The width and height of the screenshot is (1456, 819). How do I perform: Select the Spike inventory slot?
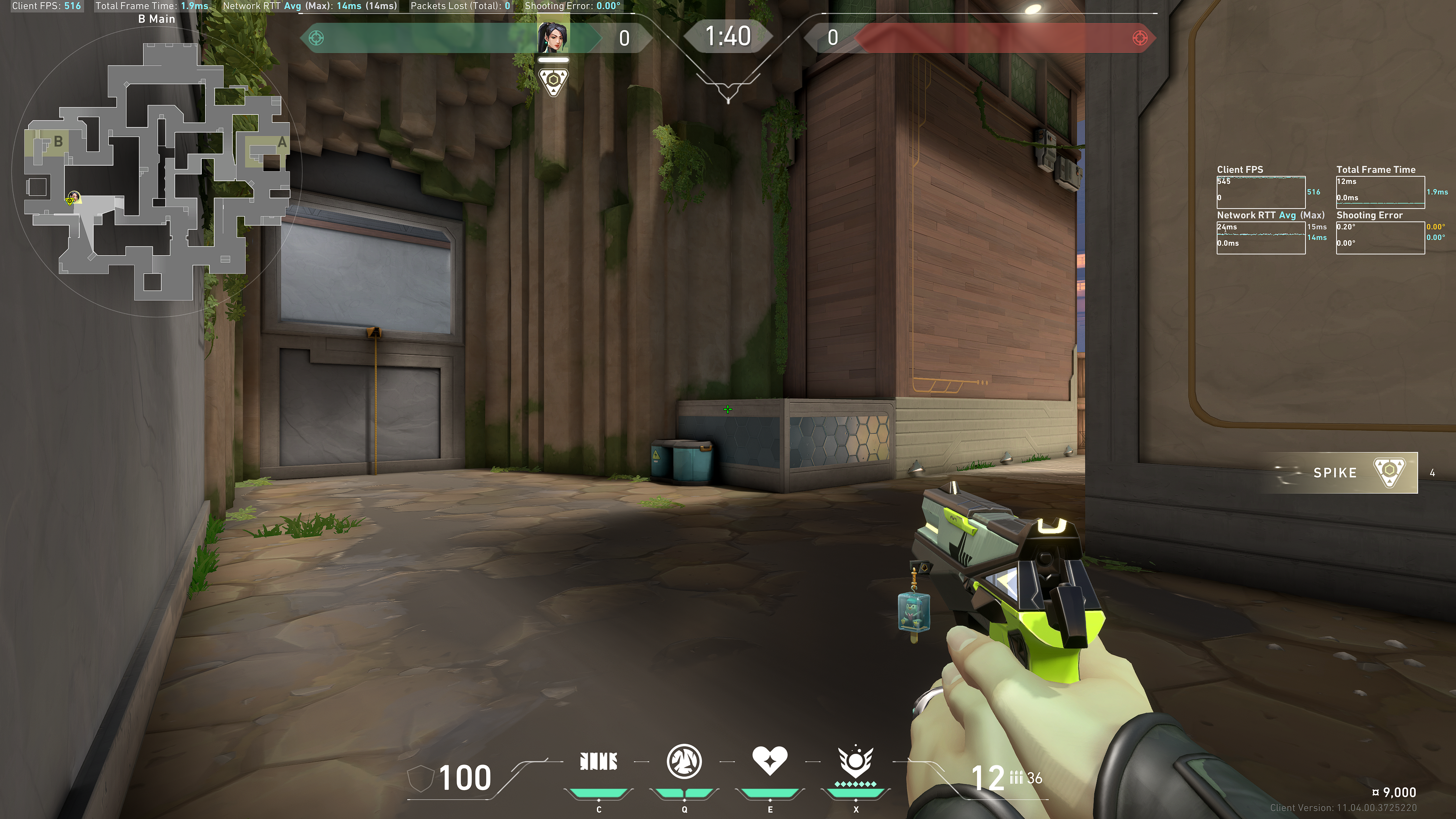[1345, 472]
